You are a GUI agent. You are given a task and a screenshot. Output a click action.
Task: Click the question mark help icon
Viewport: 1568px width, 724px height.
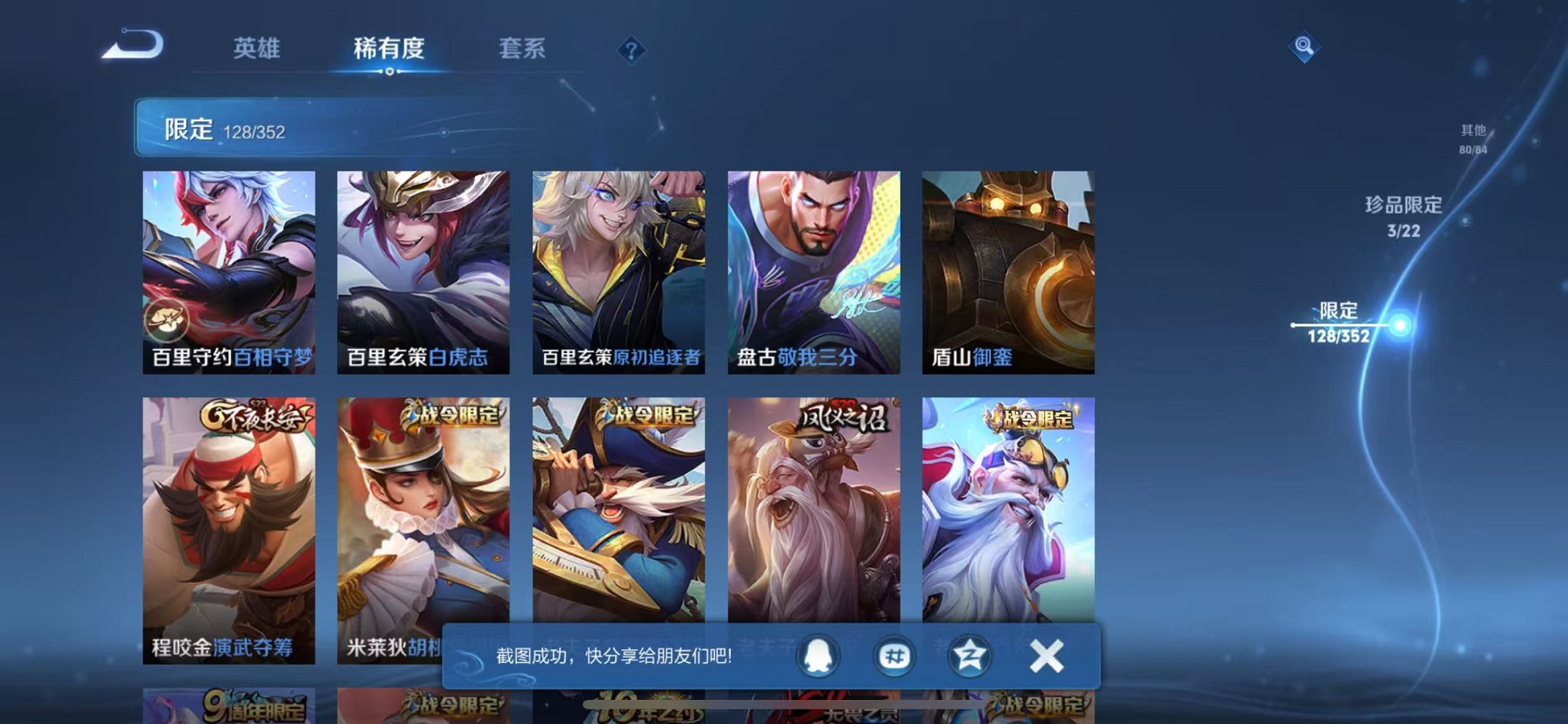click(x=630, y=51)
